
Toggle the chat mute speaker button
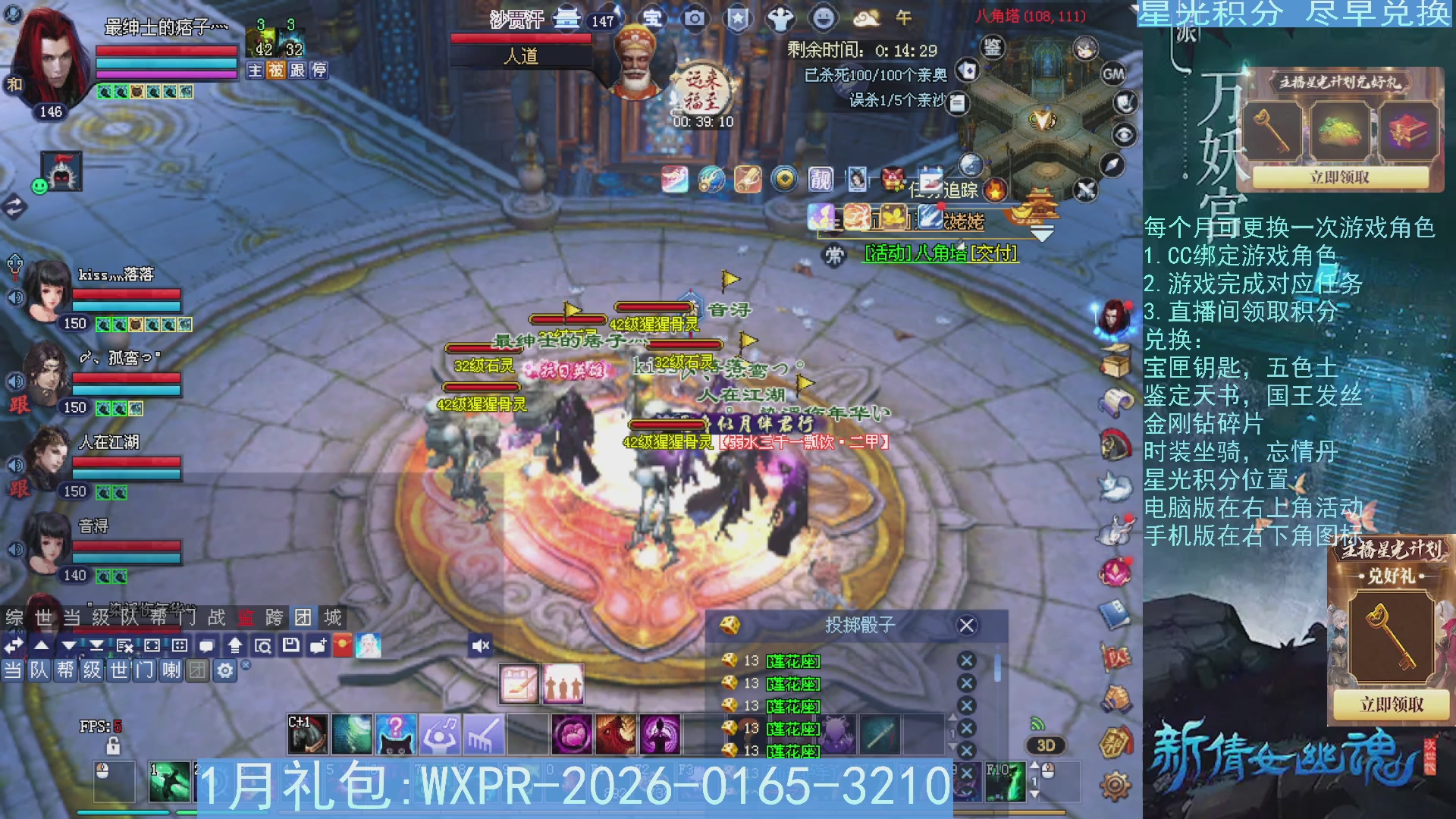[x=479, y=645]
